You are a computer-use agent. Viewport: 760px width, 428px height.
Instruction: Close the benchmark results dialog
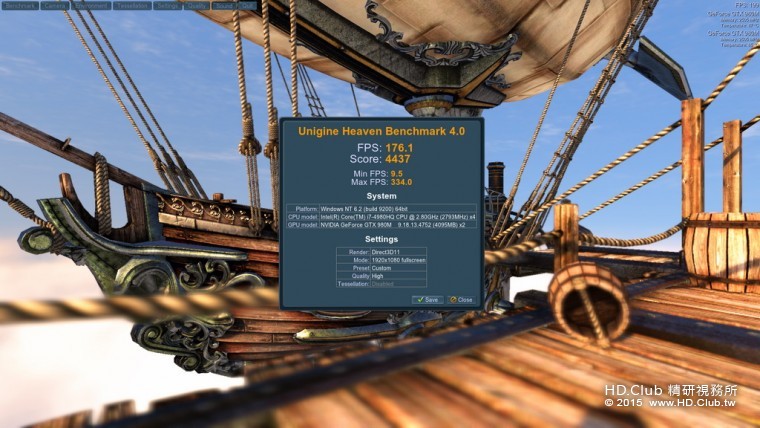(461, 299)
